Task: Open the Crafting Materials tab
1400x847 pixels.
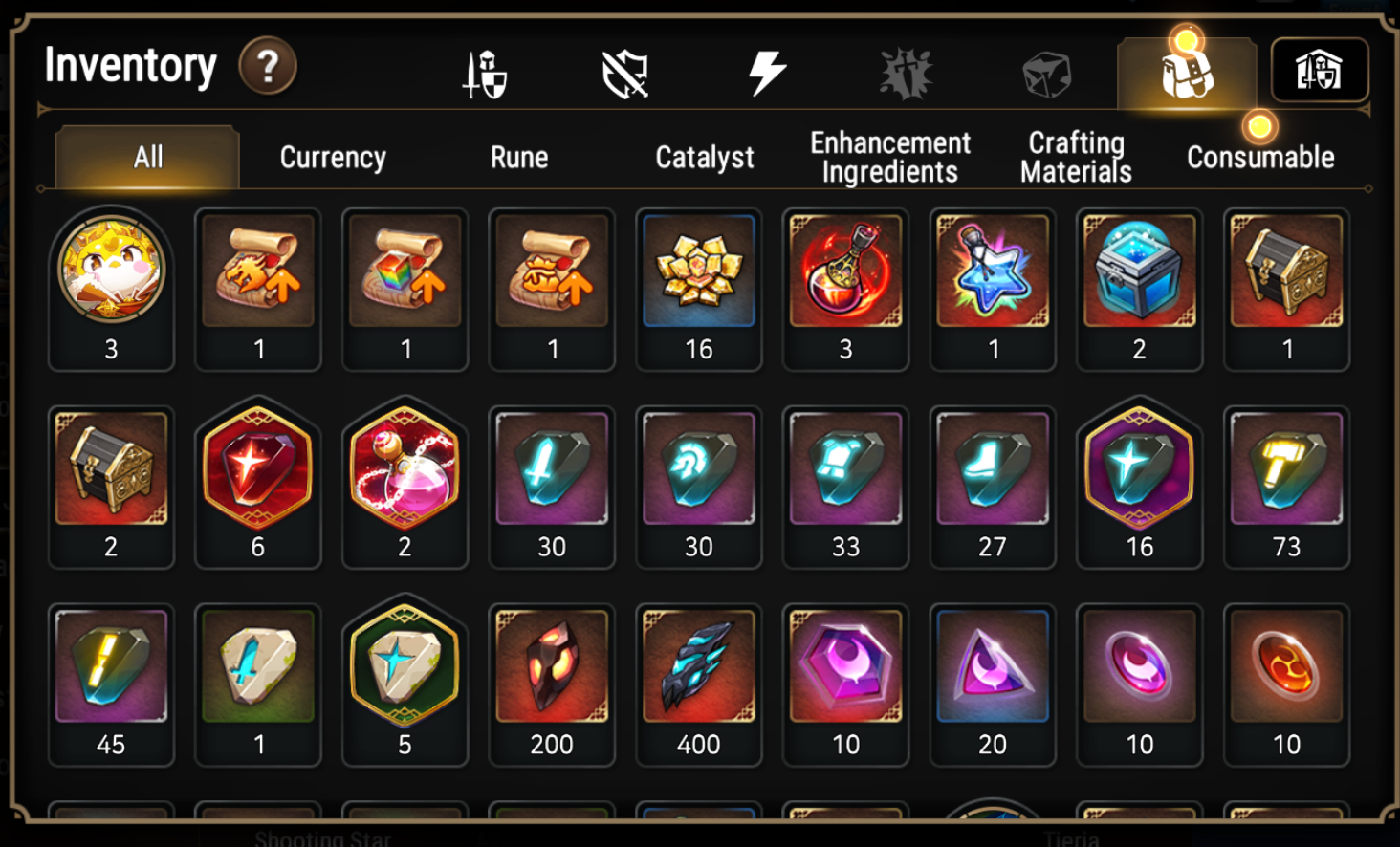Action: point(1075,157)
